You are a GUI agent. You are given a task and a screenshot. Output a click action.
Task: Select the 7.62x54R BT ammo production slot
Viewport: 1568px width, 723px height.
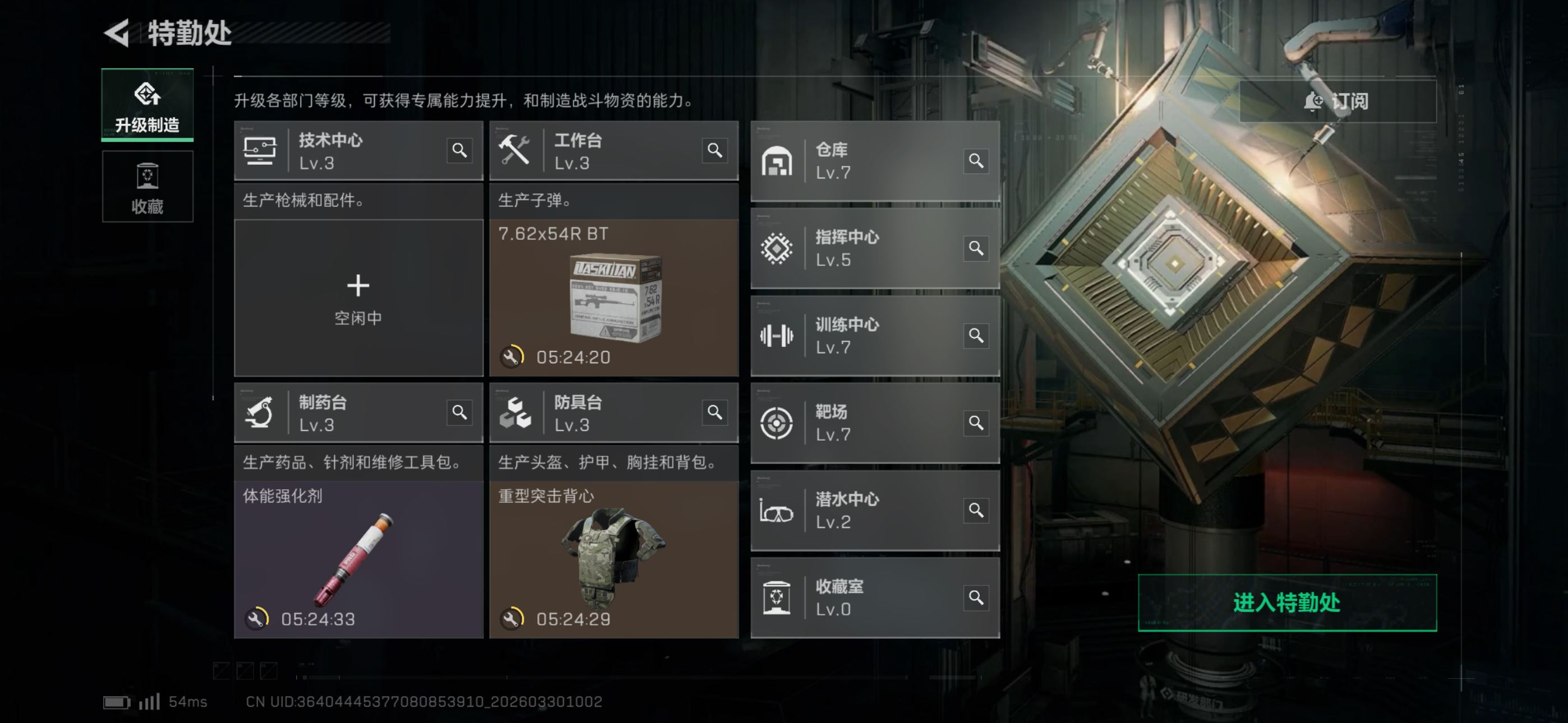[x=614, y=298]
